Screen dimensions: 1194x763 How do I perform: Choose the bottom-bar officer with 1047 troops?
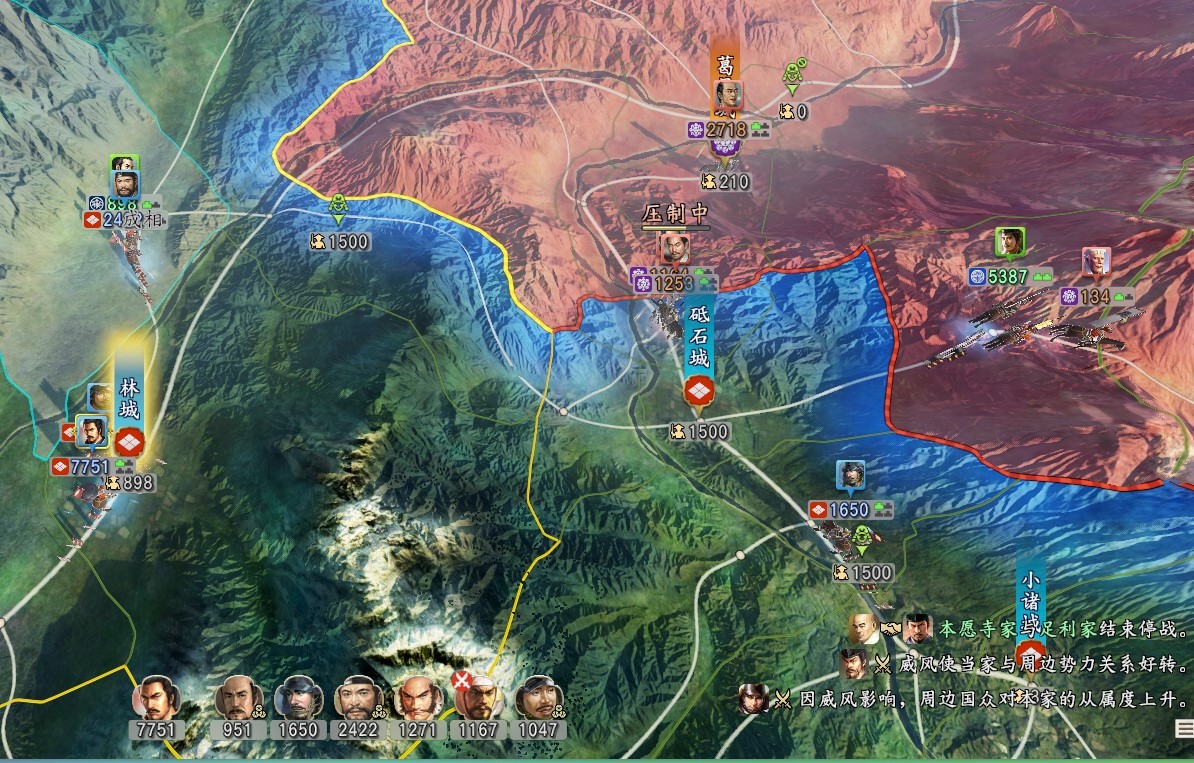tap(538, 696)
